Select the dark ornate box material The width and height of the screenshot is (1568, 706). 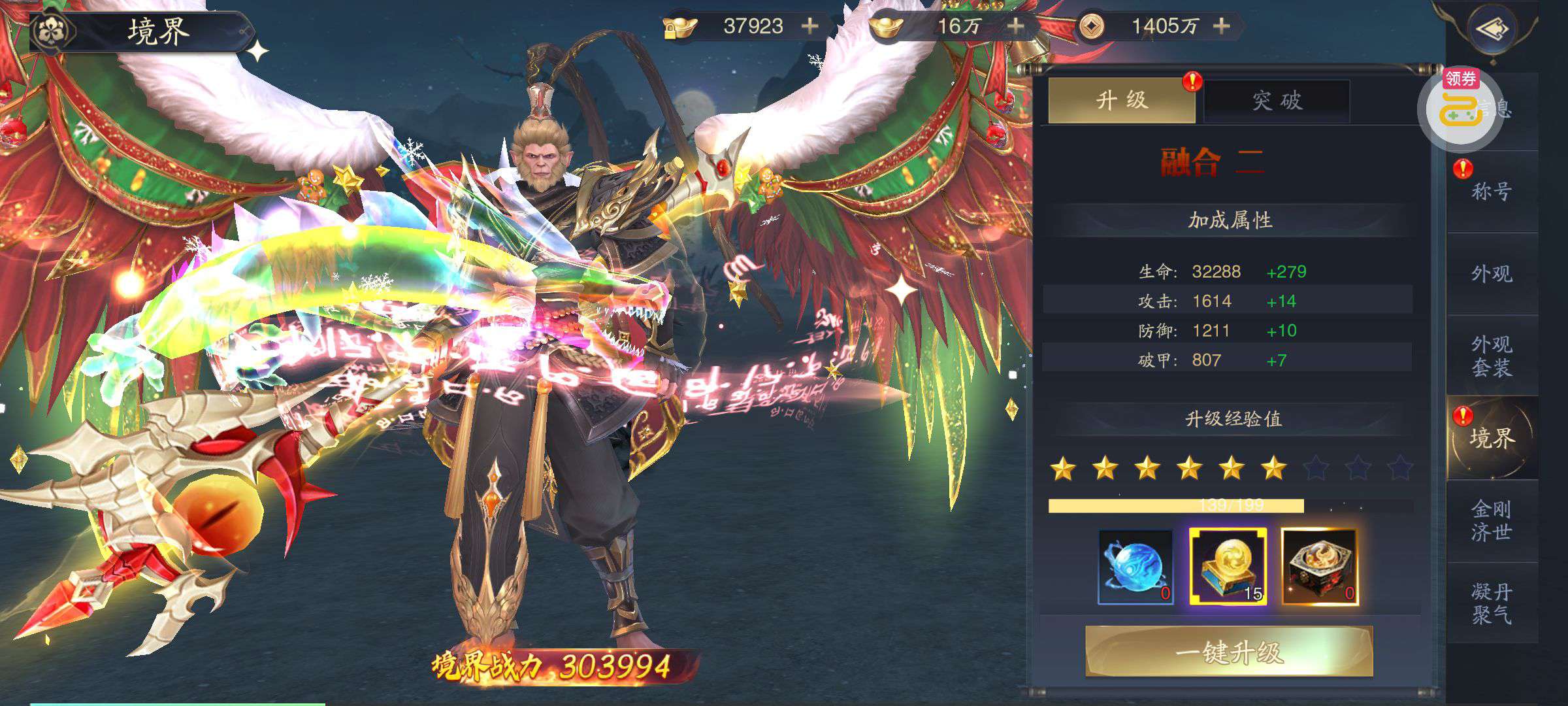point(1319,567)
